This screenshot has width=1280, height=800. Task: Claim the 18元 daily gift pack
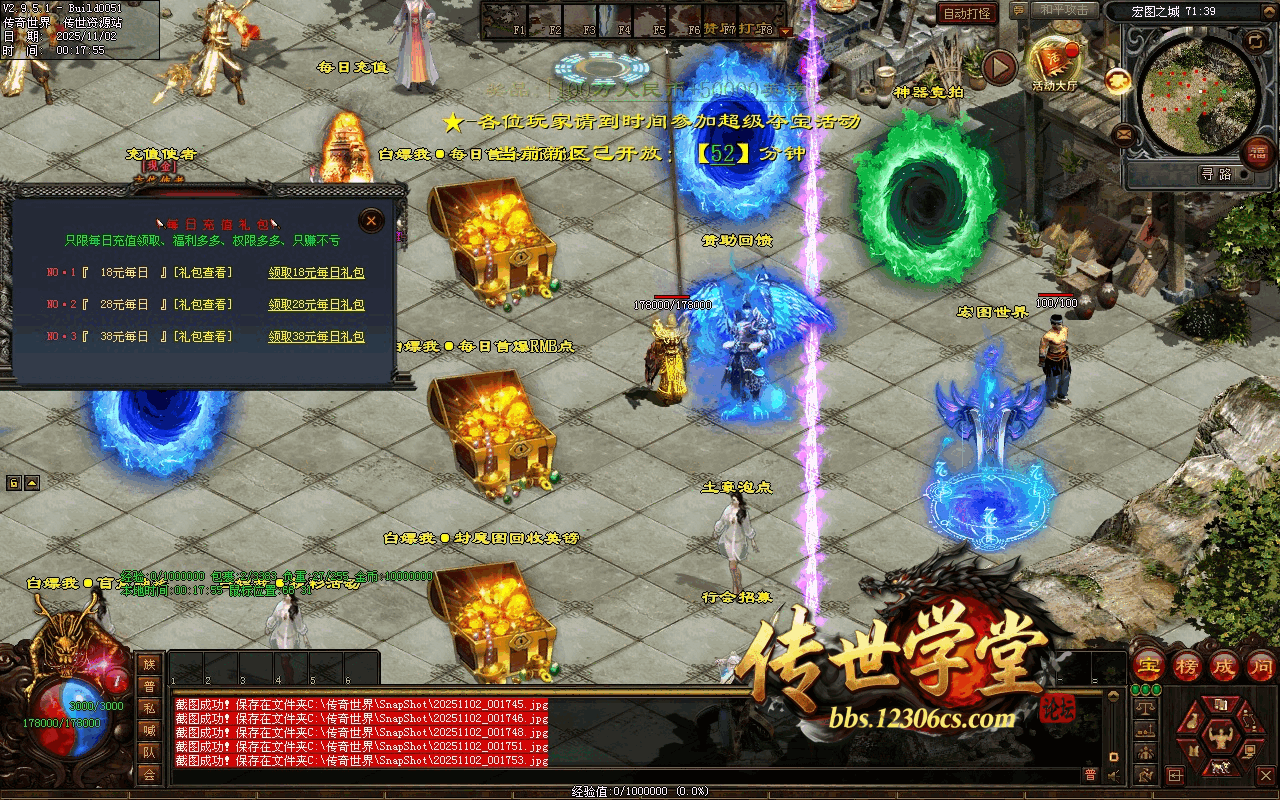(x=316, y=272)
